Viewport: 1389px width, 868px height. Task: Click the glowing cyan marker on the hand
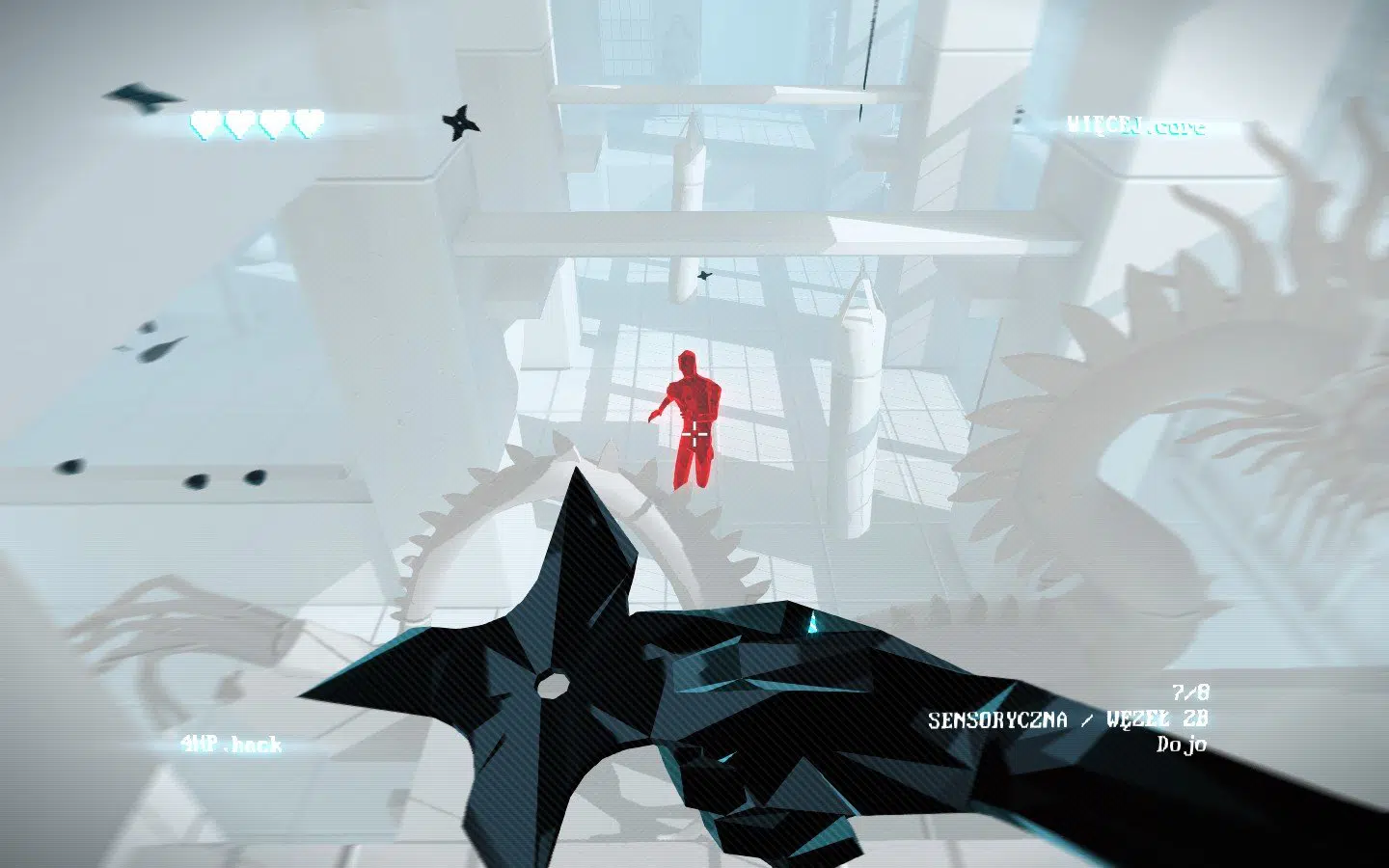(x=813, y=622)
